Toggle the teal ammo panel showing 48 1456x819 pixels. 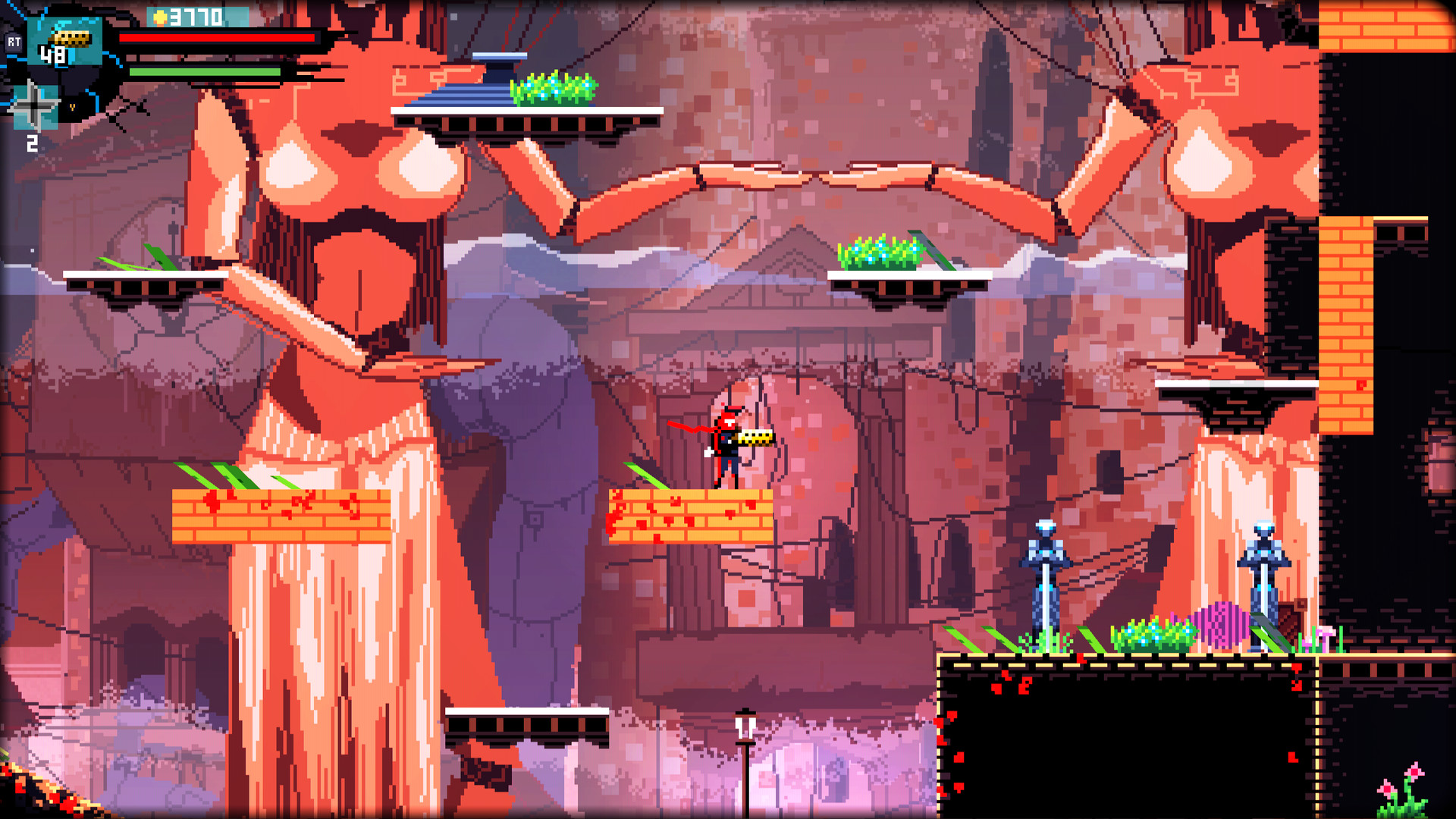click(64, 42)
